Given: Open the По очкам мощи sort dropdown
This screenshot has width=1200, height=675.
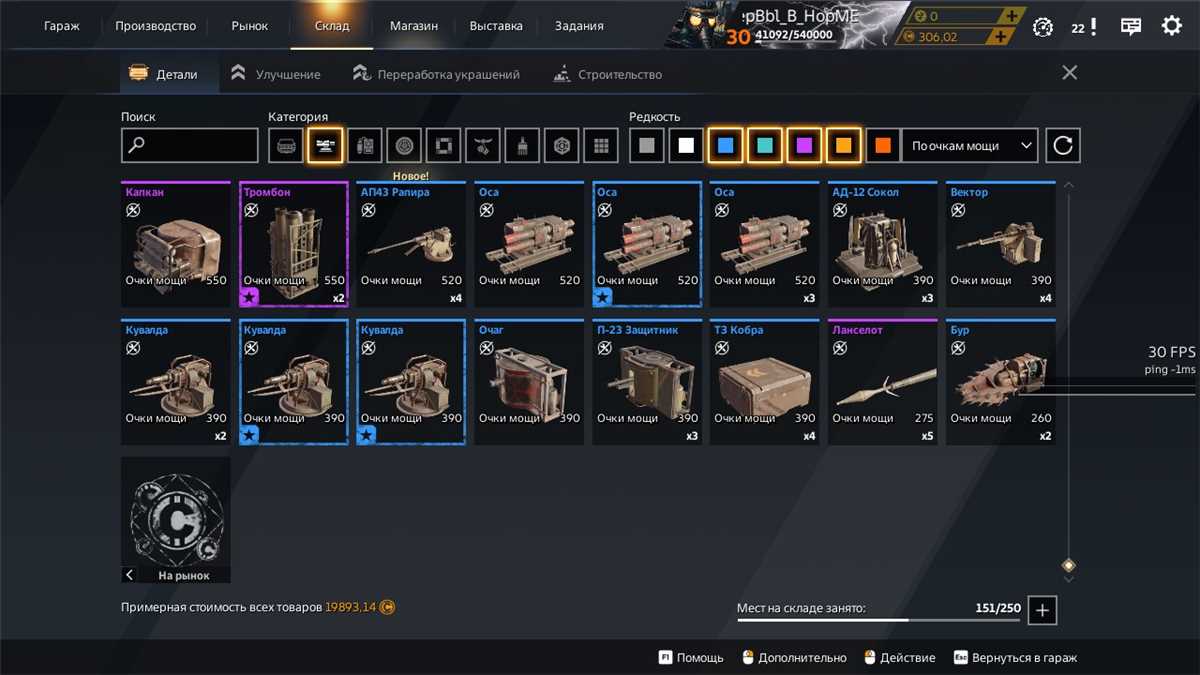Looking at the screenshot, I should tap(970, 146).
